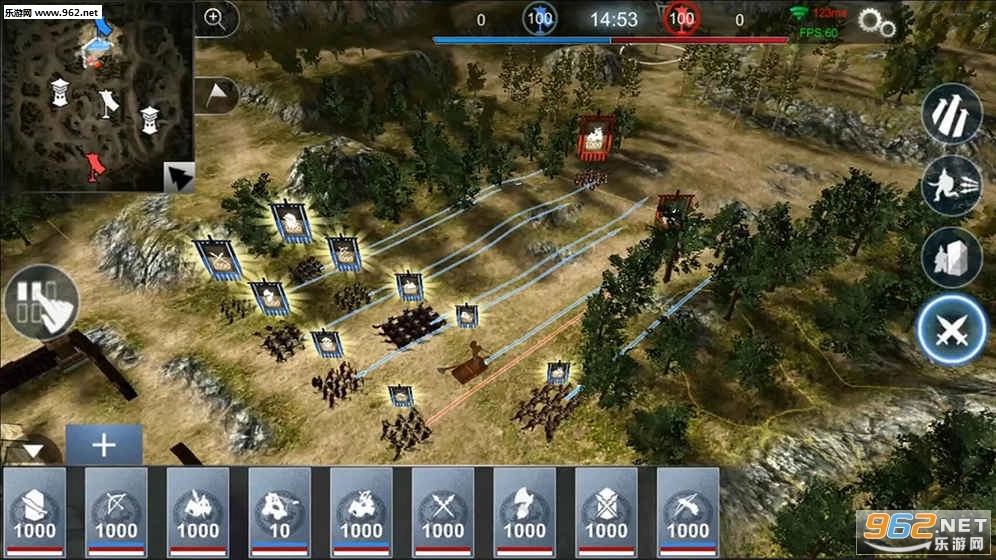This screenshot has width=996, height=560.
Task: Select the shield with crossed weapons card
Action: point(606,511)
